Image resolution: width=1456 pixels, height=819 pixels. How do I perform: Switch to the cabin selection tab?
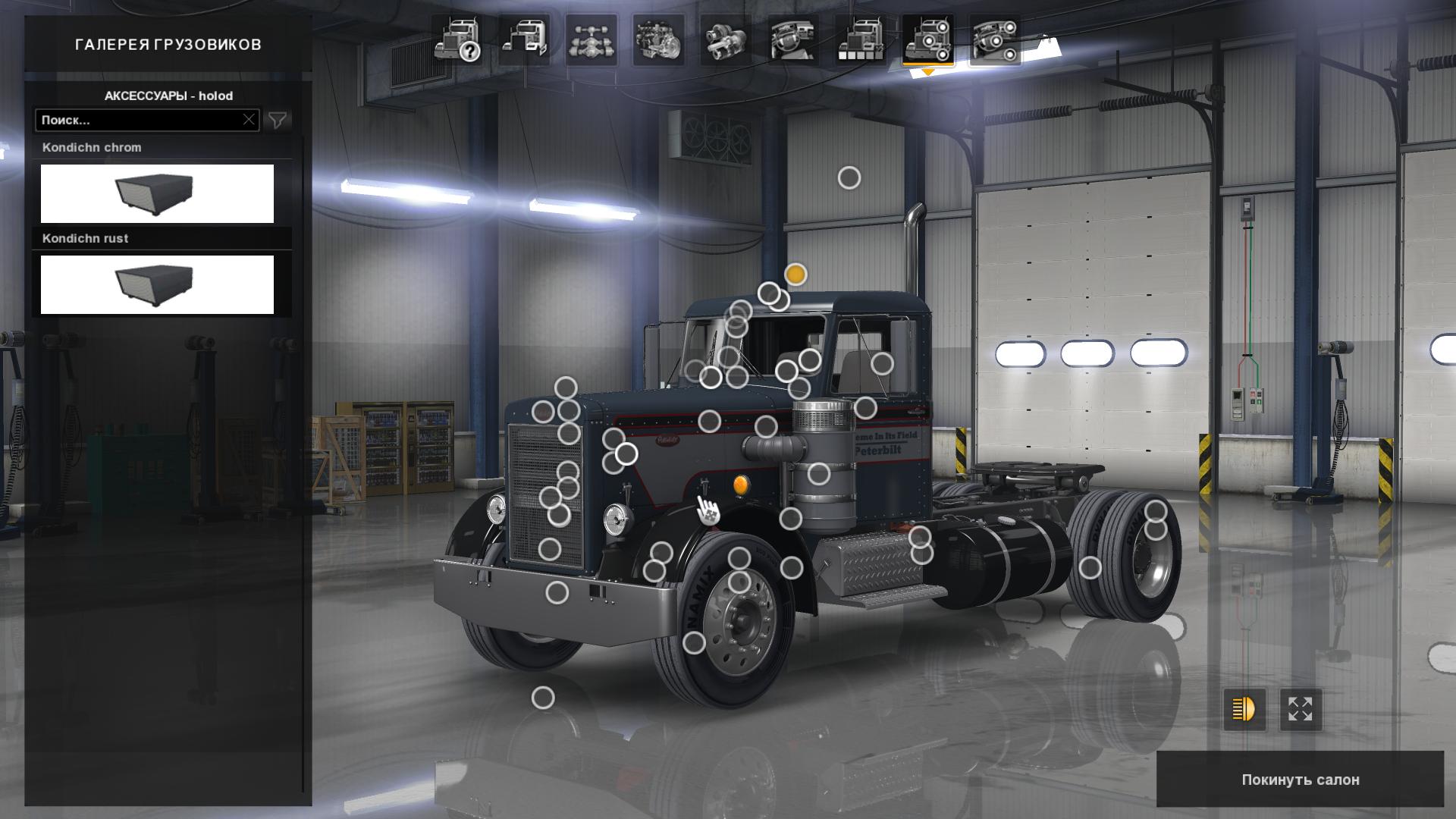(x=524, y=40)
